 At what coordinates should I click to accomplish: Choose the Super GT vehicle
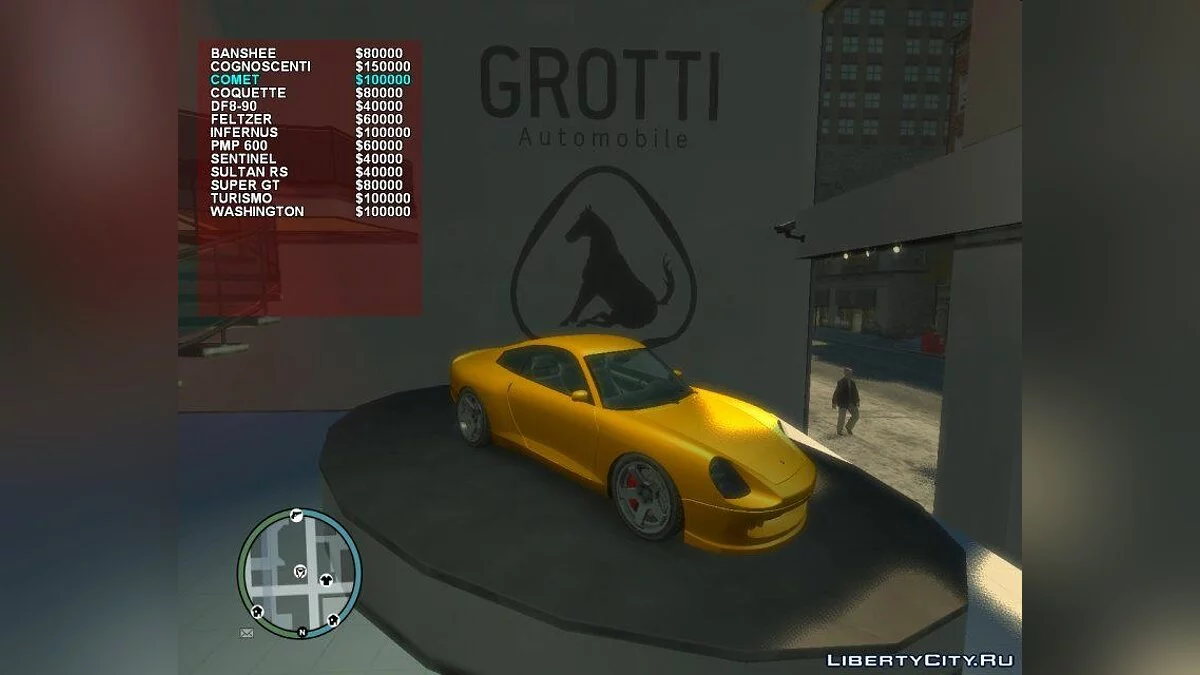[x=245, y=185]
